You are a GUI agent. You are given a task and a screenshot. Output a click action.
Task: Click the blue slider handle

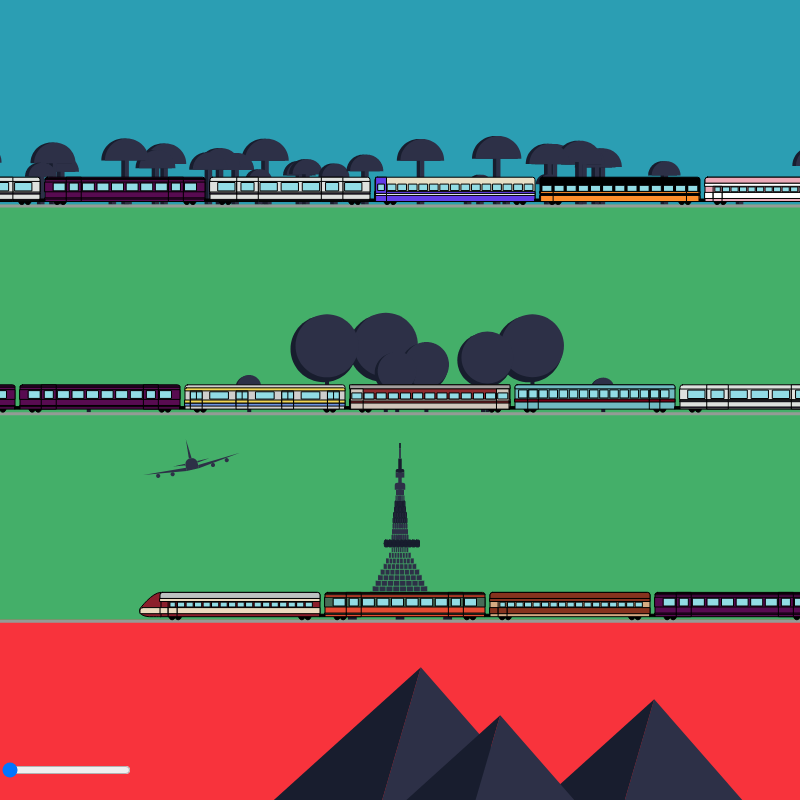coord(10,770)
